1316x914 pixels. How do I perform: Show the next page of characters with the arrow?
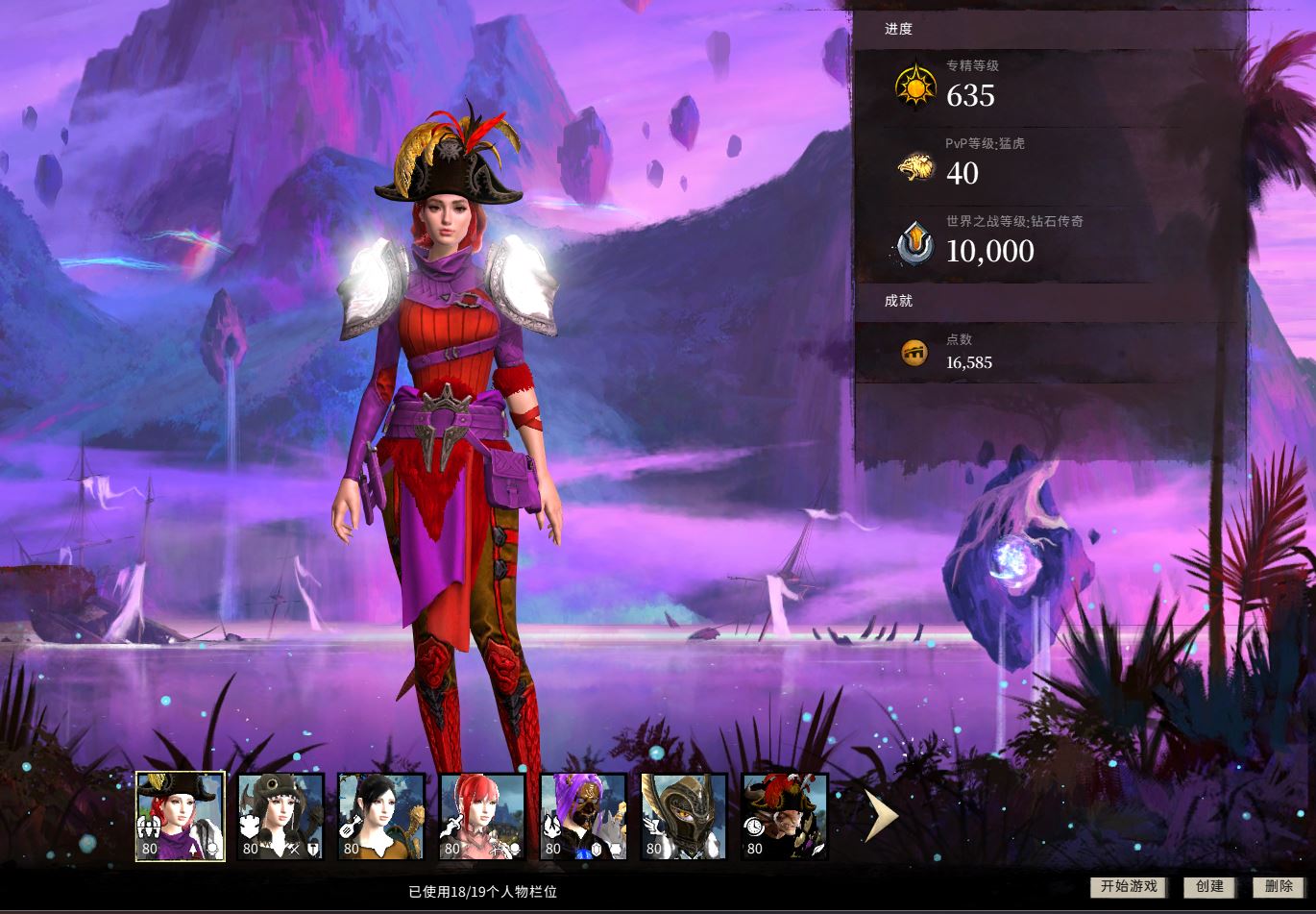pos(880,817)
